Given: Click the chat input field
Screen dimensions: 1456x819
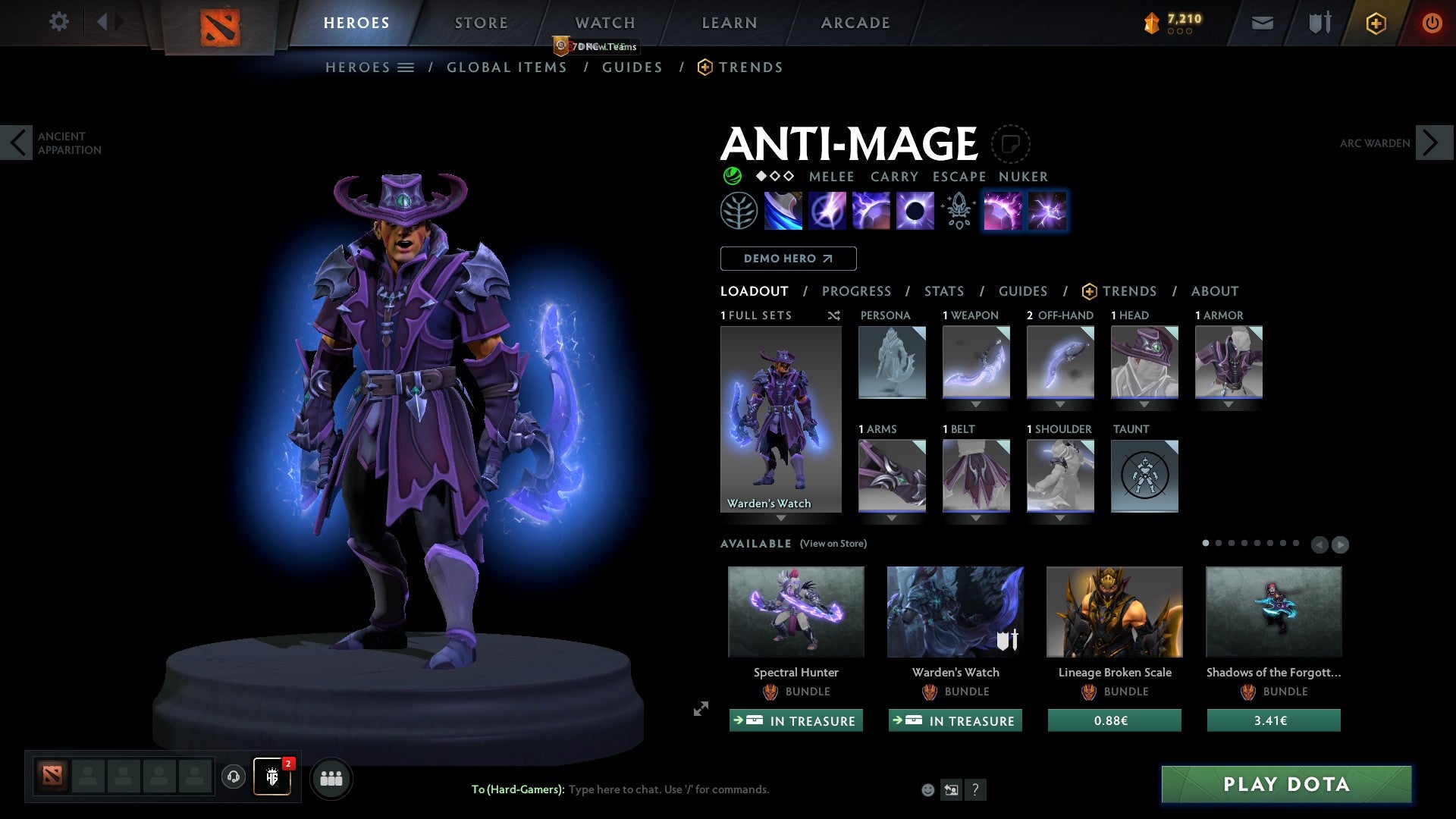Looking at the screenshot, I should click(667, 789).
